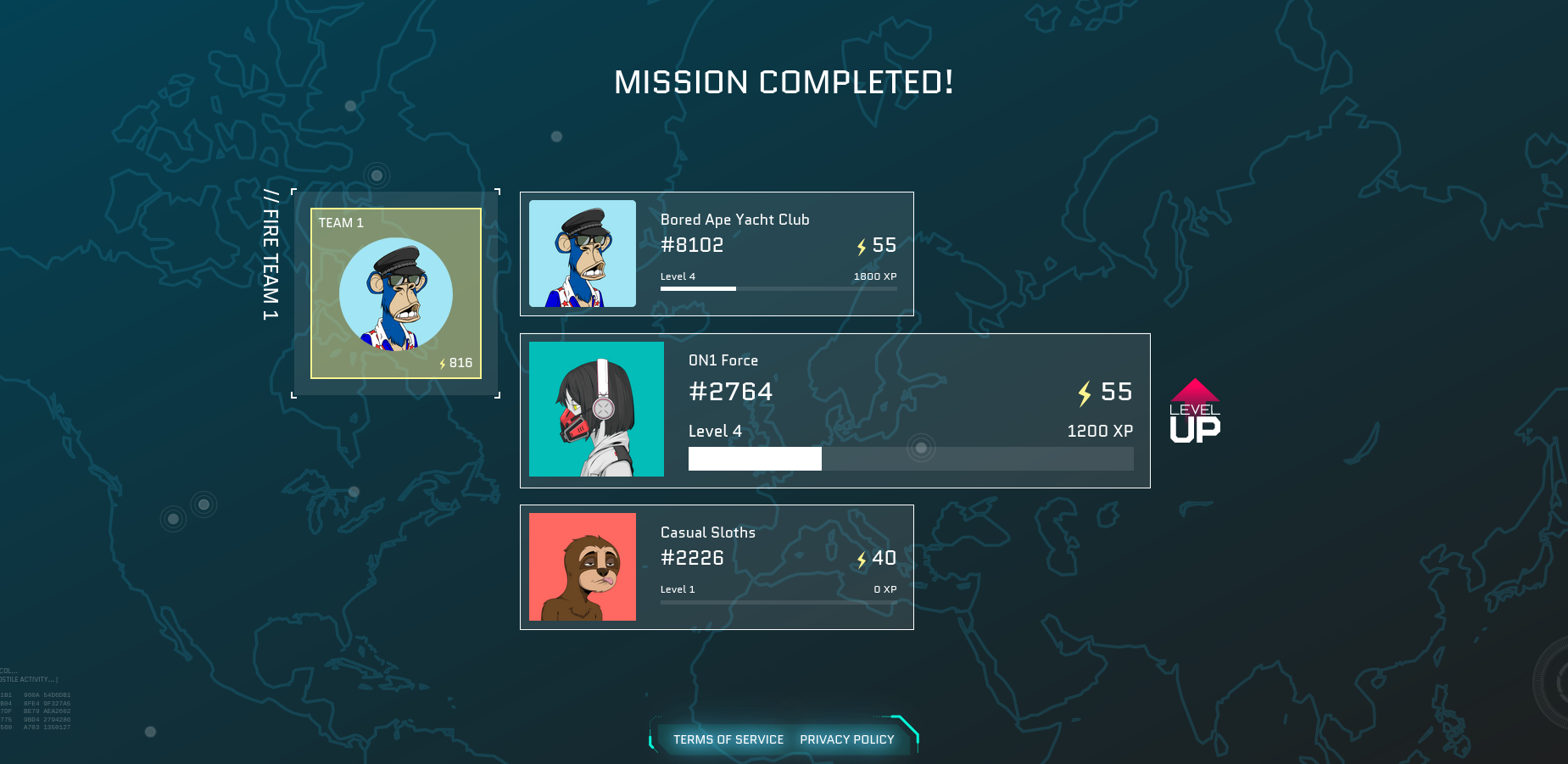Click the MISSION COMPLETED! heading

pos(784,82)
